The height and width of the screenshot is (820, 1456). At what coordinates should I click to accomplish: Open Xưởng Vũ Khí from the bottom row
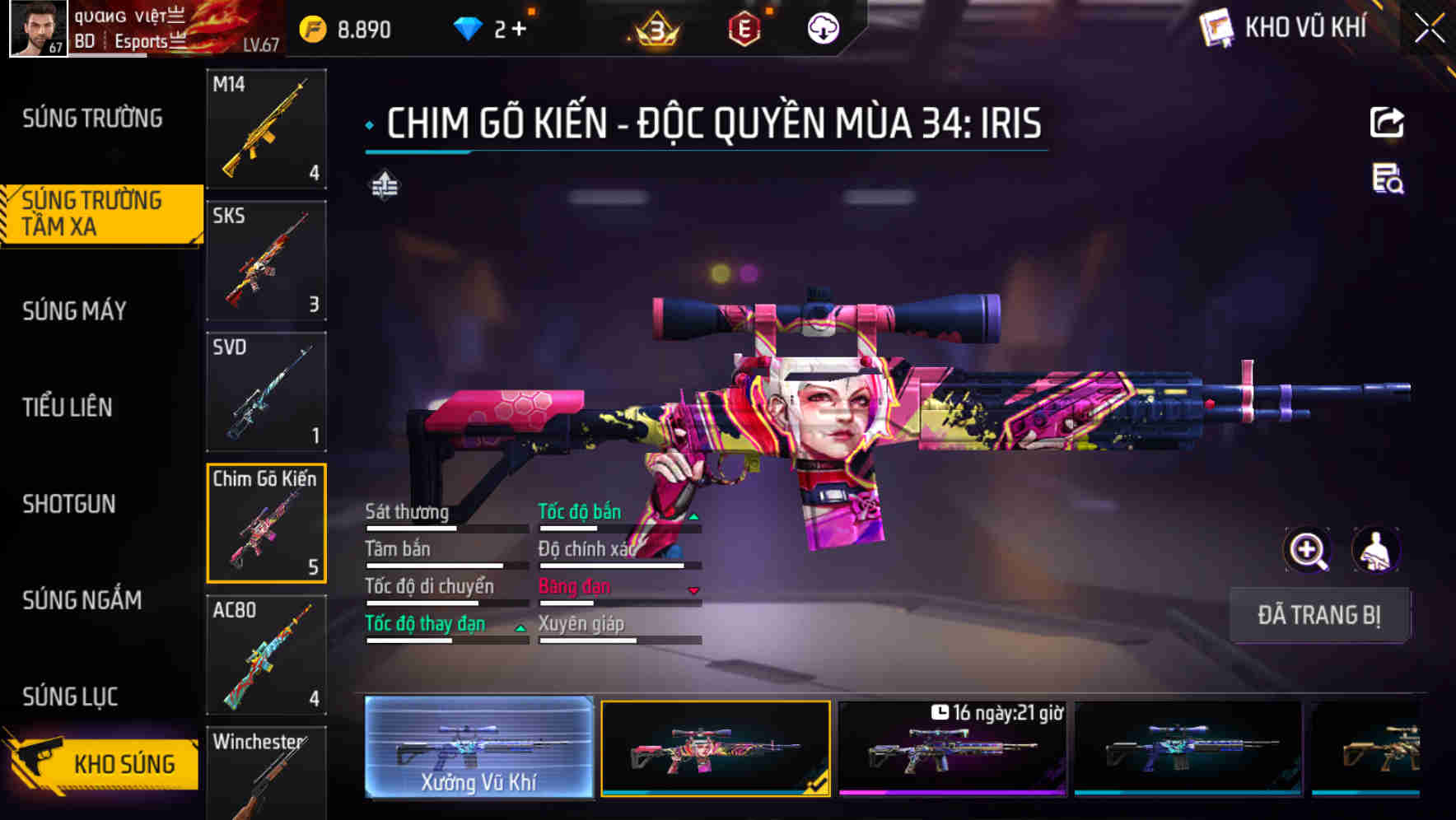tap(478, 748)
